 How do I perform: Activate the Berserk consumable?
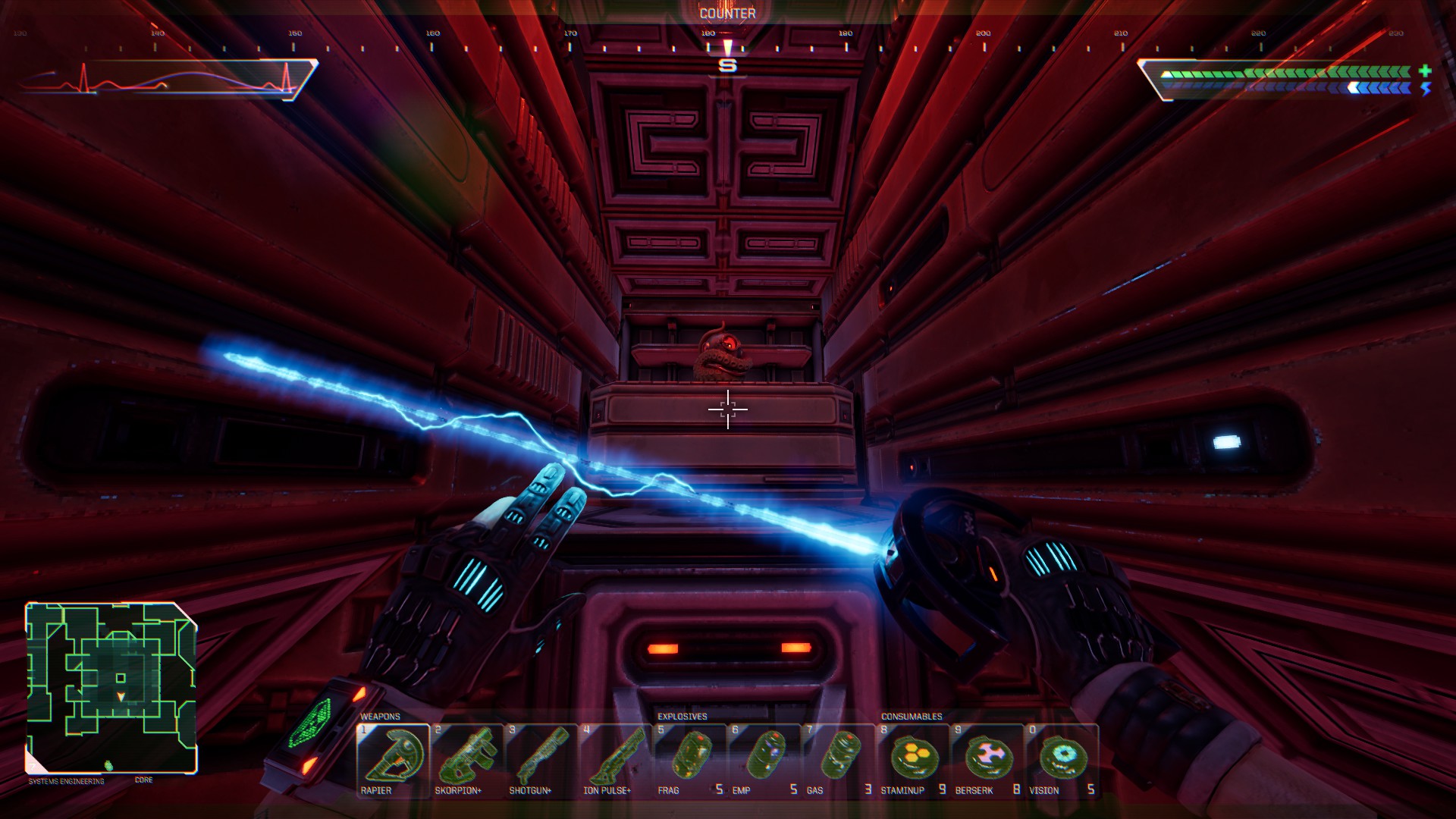tap(987, 760)
